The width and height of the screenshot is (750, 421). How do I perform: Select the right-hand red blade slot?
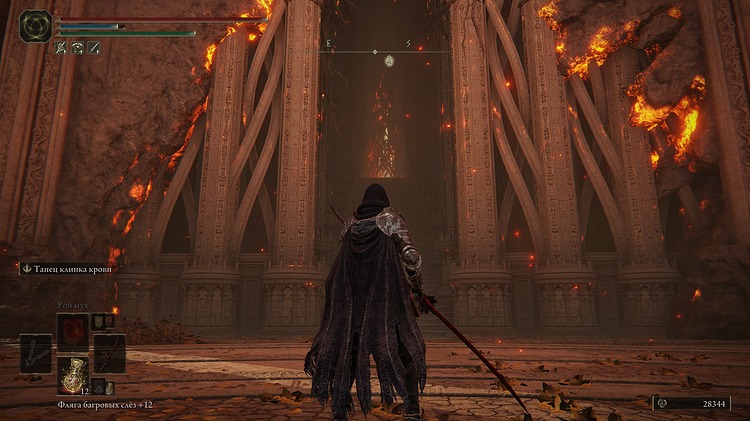tap(109, 353)
